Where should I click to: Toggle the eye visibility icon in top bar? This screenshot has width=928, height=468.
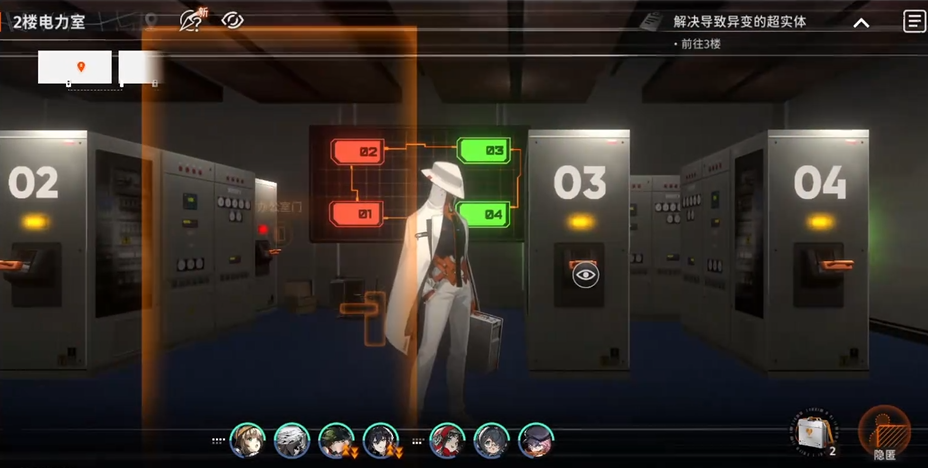(x=233, y=20)
